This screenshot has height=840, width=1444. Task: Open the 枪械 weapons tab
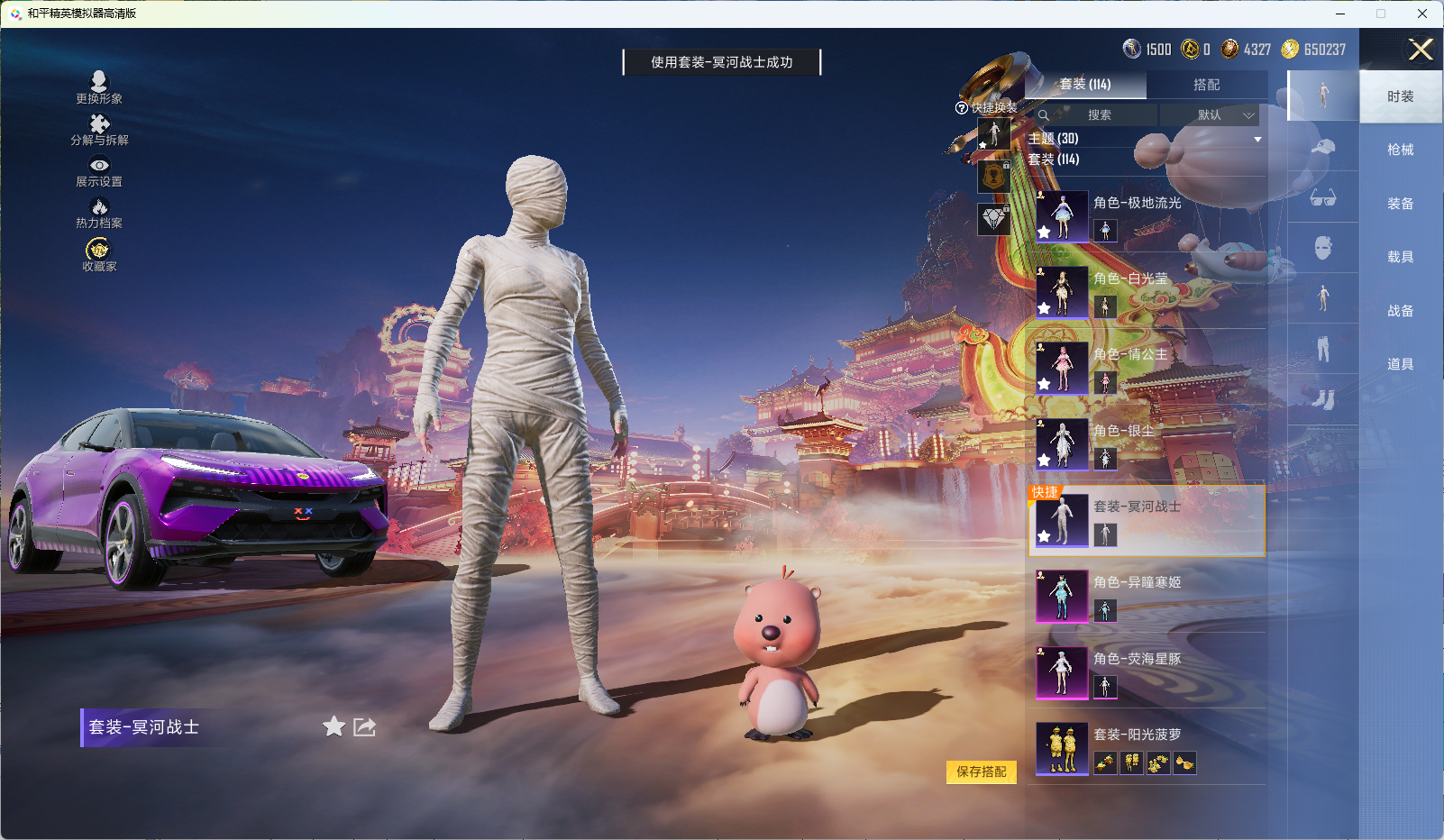point(1401,149)
